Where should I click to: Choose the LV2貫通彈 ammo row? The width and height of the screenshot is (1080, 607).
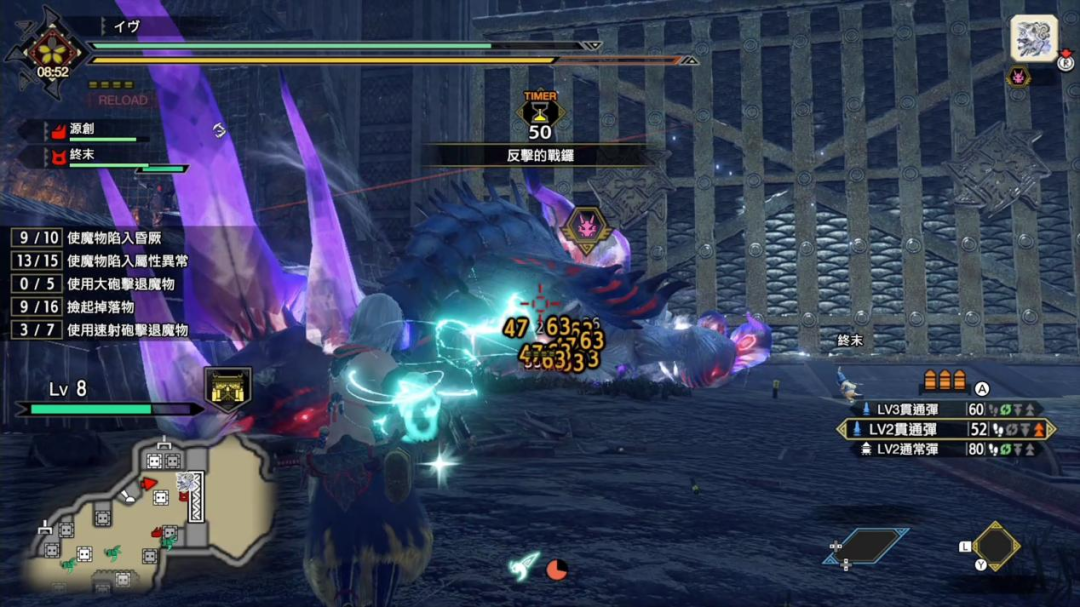pyautogui.click(x=945, y=429)
